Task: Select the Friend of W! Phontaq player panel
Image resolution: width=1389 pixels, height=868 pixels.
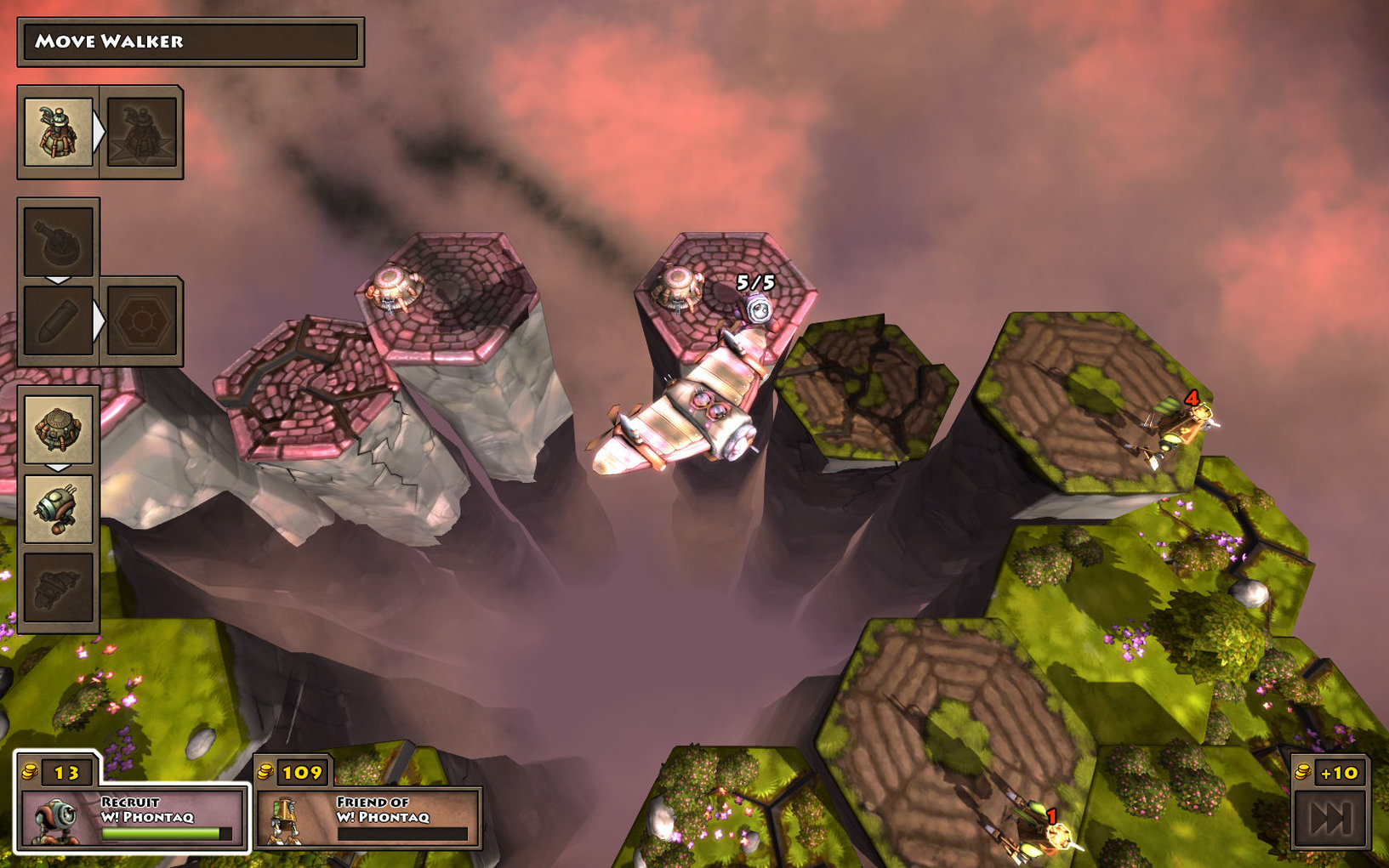Action: [367, 818]
